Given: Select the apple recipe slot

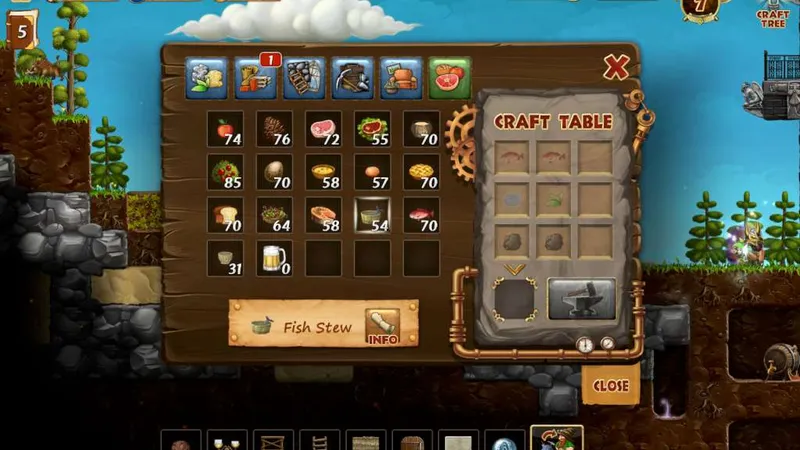Looking at the screenshot, I should [x=225, y=129].
